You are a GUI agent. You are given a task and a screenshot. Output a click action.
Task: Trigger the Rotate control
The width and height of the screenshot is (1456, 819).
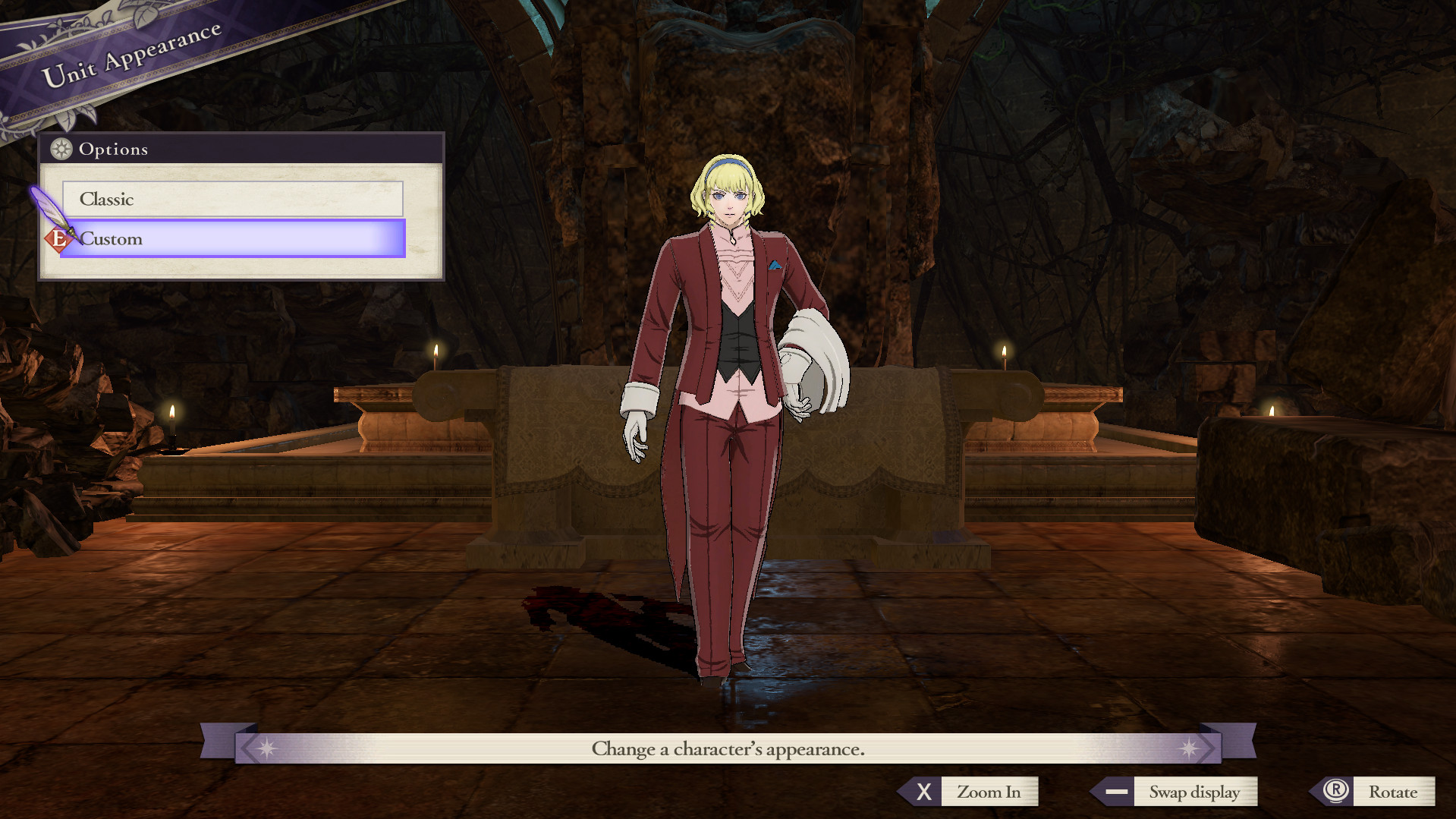pyautogui.click(x=1395, y=791)
